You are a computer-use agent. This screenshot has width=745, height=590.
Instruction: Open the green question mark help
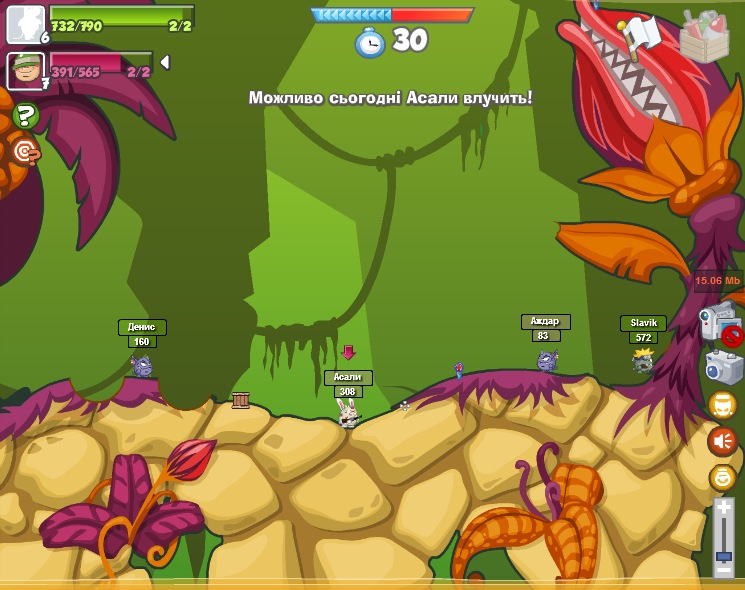pyautogui.click(x=26, y=115)
